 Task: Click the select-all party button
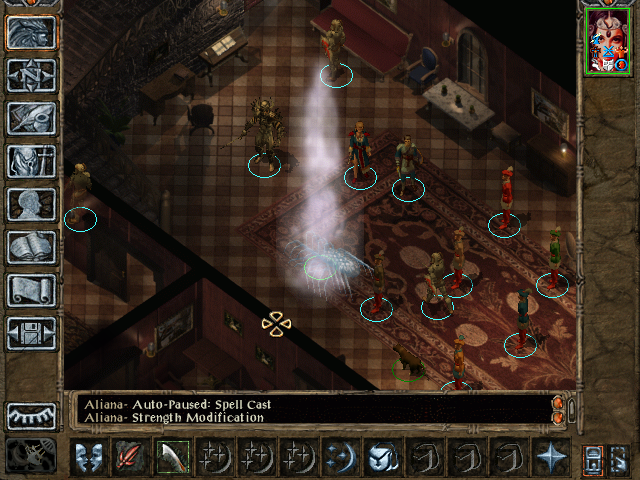(620, 456)
